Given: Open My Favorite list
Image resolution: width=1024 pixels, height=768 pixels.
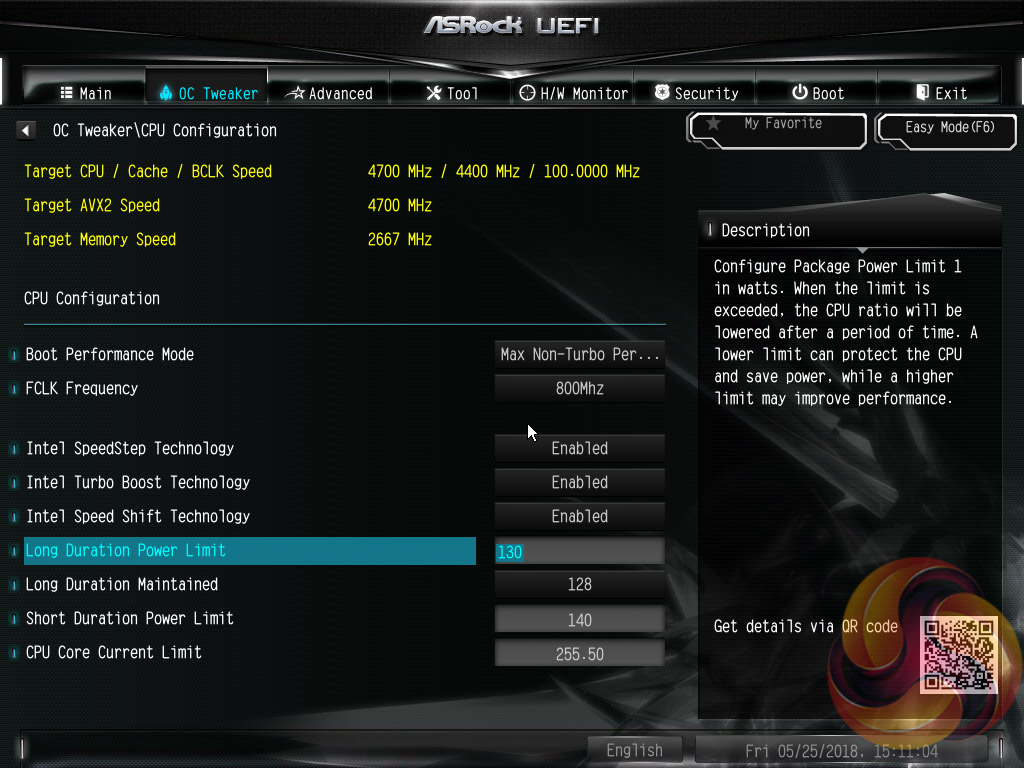Looking at the screenshot, I should (x=777, y=127).
